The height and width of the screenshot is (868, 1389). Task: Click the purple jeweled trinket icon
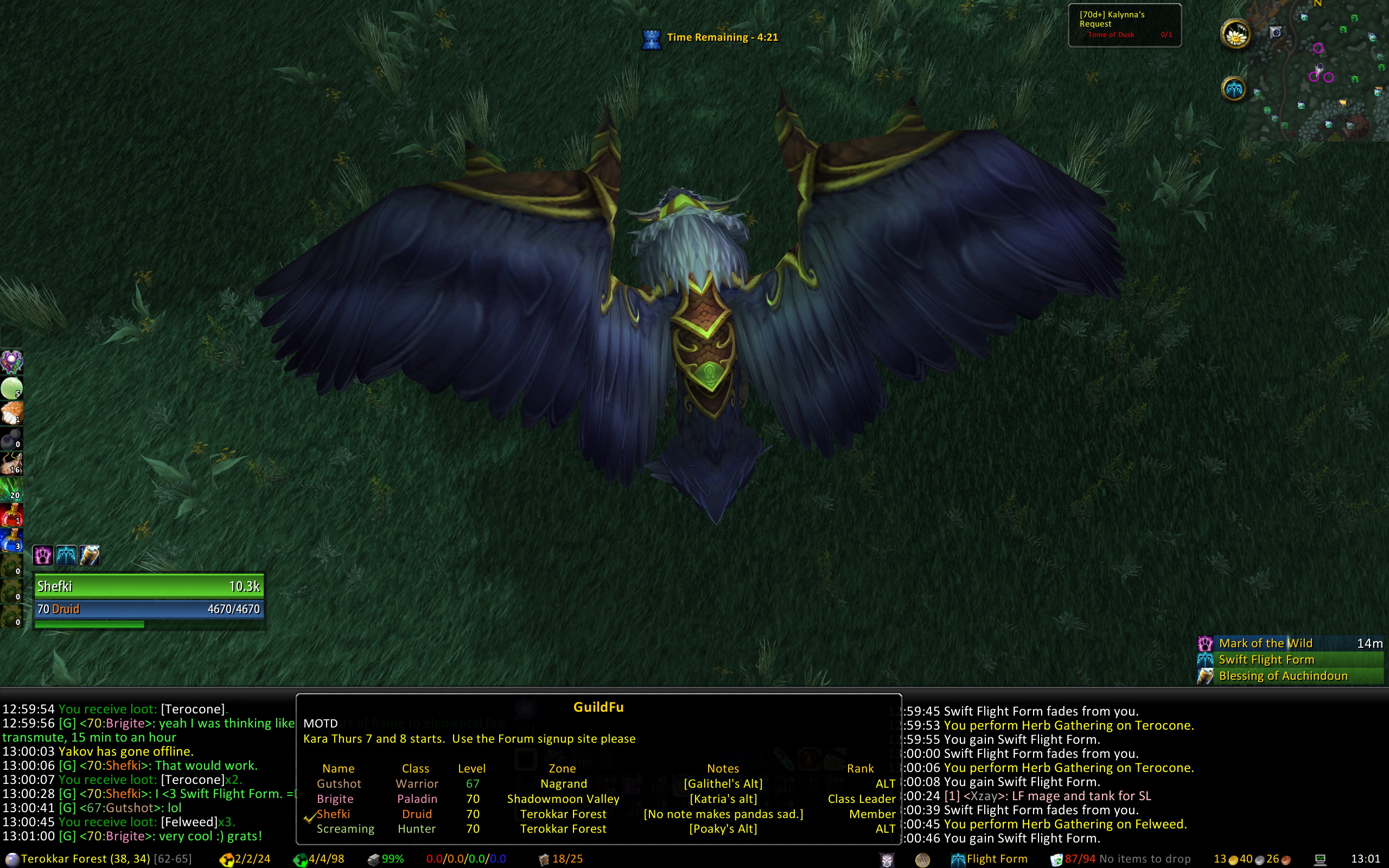click(11, 362)
